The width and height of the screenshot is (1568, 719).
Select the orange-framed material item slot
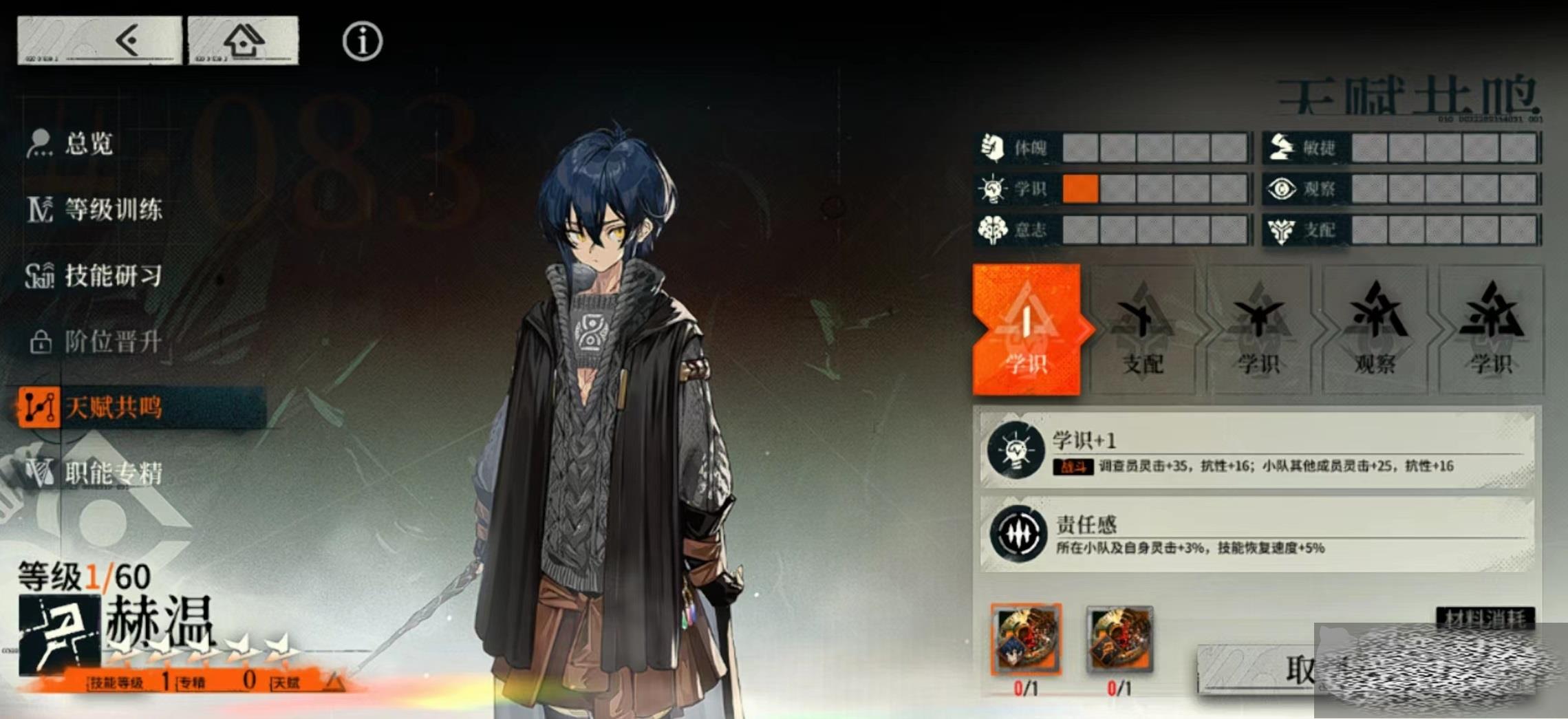coord(1026,640)
